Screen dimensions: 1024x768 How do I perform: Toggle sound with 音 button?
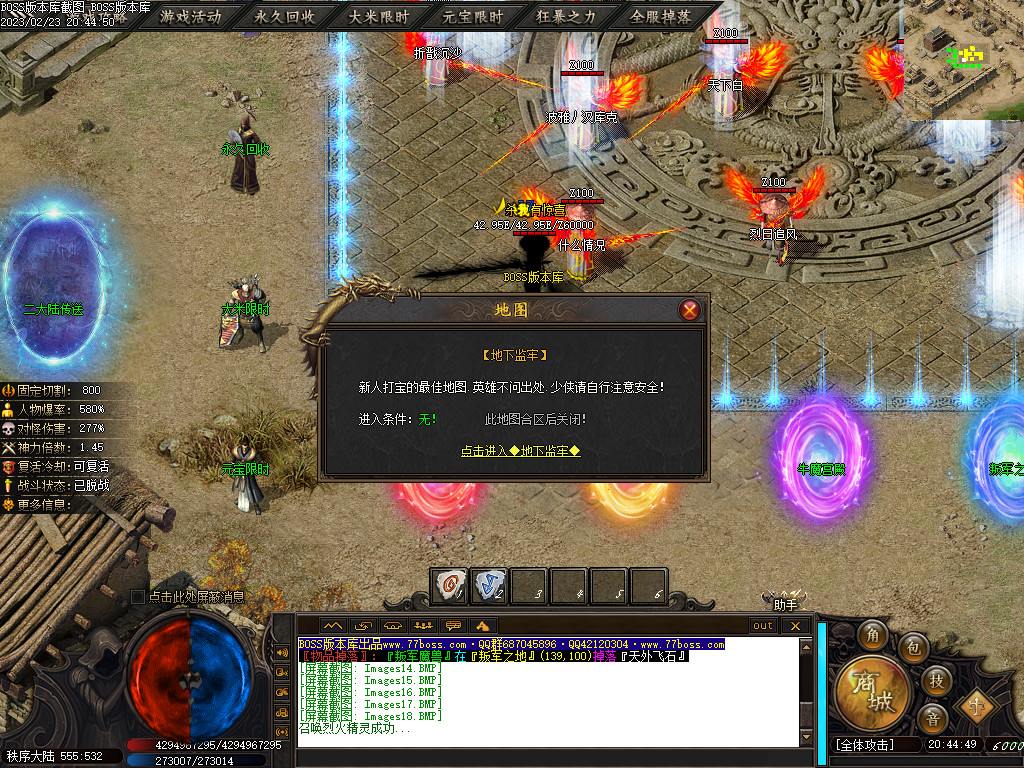pos(933,718)
